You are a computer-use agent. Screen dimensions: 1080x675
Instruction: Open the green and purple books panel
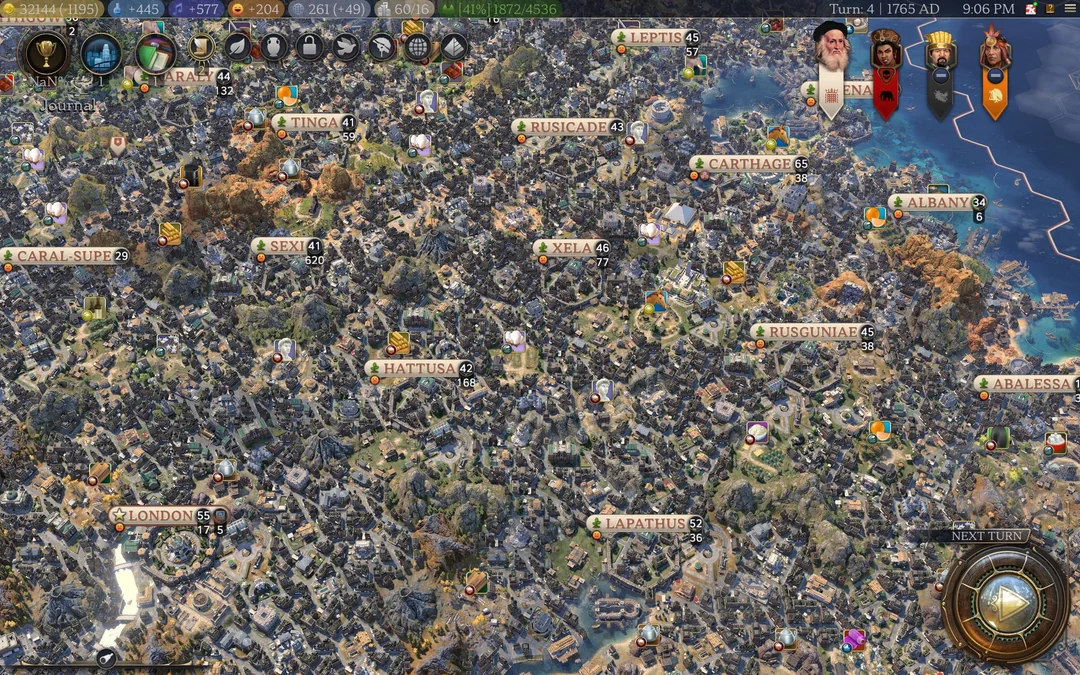coord(155,53)
